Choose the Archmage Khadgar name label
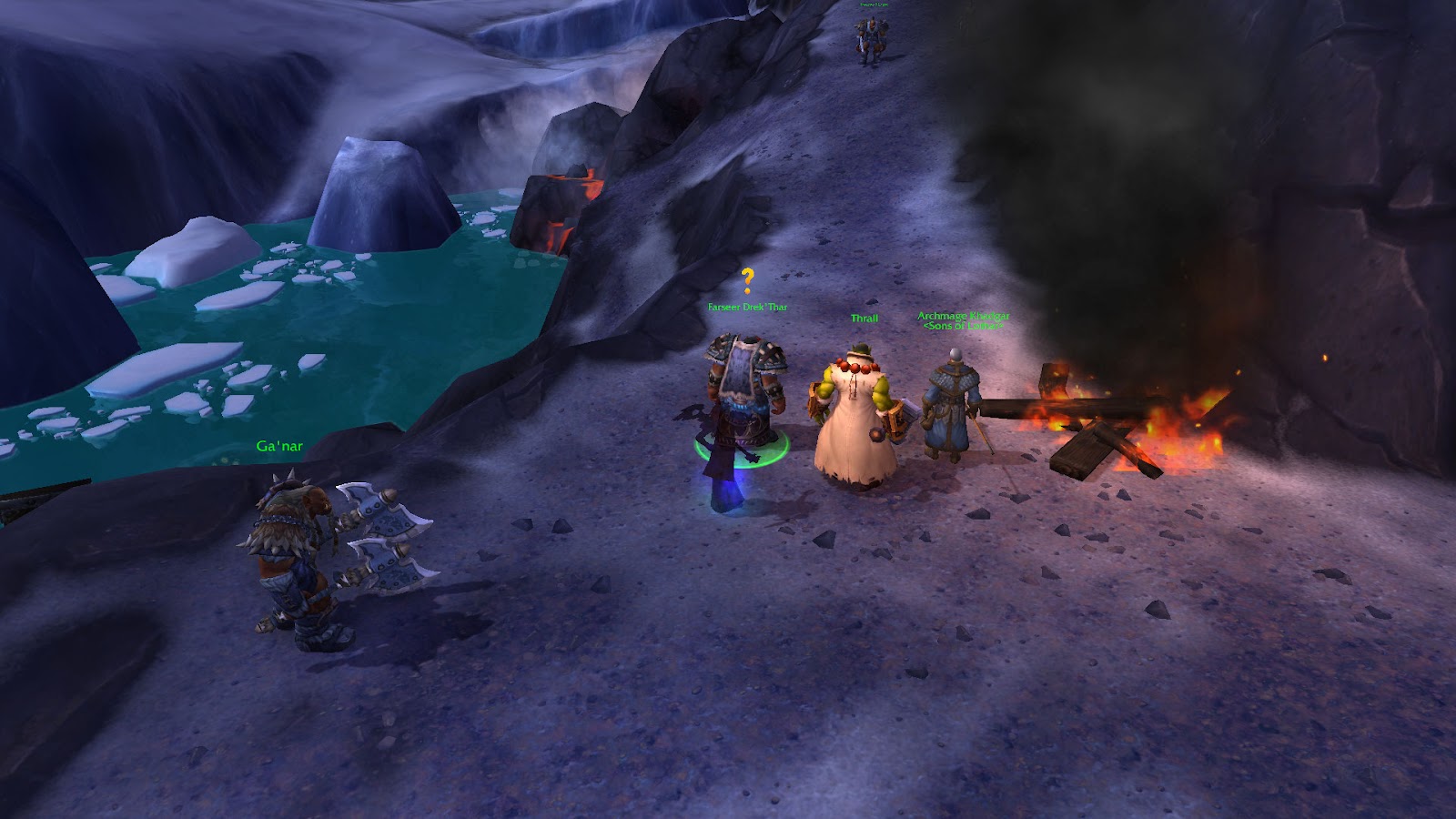Screen dimensions: 1456x819 (963, 317)
